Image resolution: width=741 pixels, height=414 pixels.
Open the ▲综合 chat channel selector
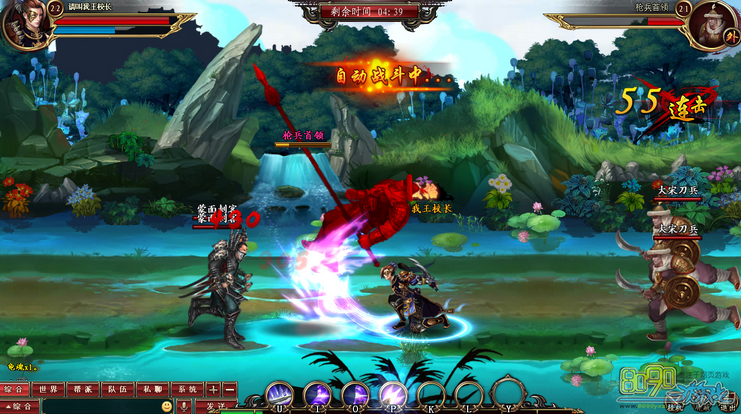21,407
